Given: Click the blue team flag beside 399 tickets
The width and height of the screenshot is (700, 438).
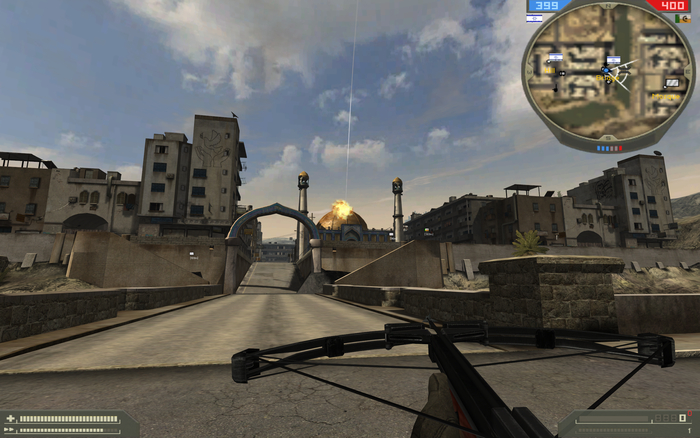Looking at the screenshot, I should click(533, 18).
